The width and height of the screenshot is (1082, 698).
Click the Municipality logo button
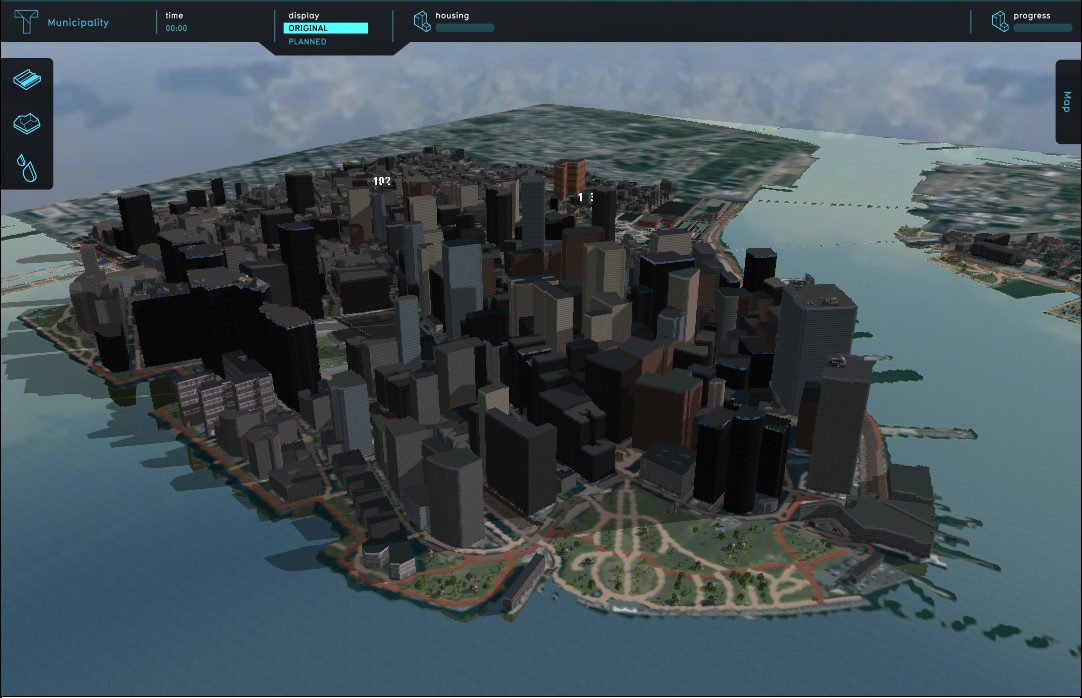coord(27,21)
